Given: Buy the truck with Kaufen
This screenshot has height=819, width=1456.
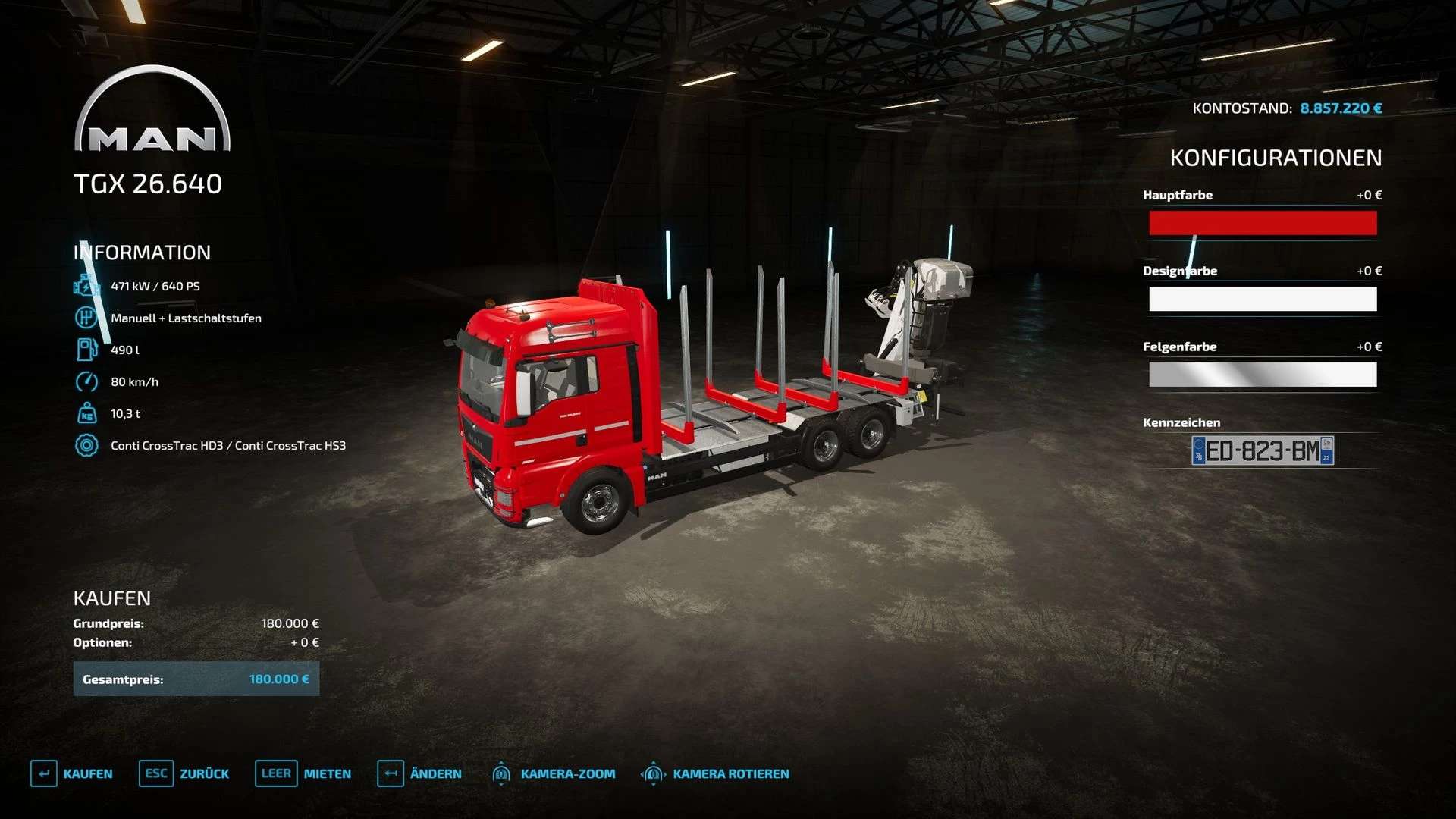Looking at the screenshot, I should click(x=72, y=773).
